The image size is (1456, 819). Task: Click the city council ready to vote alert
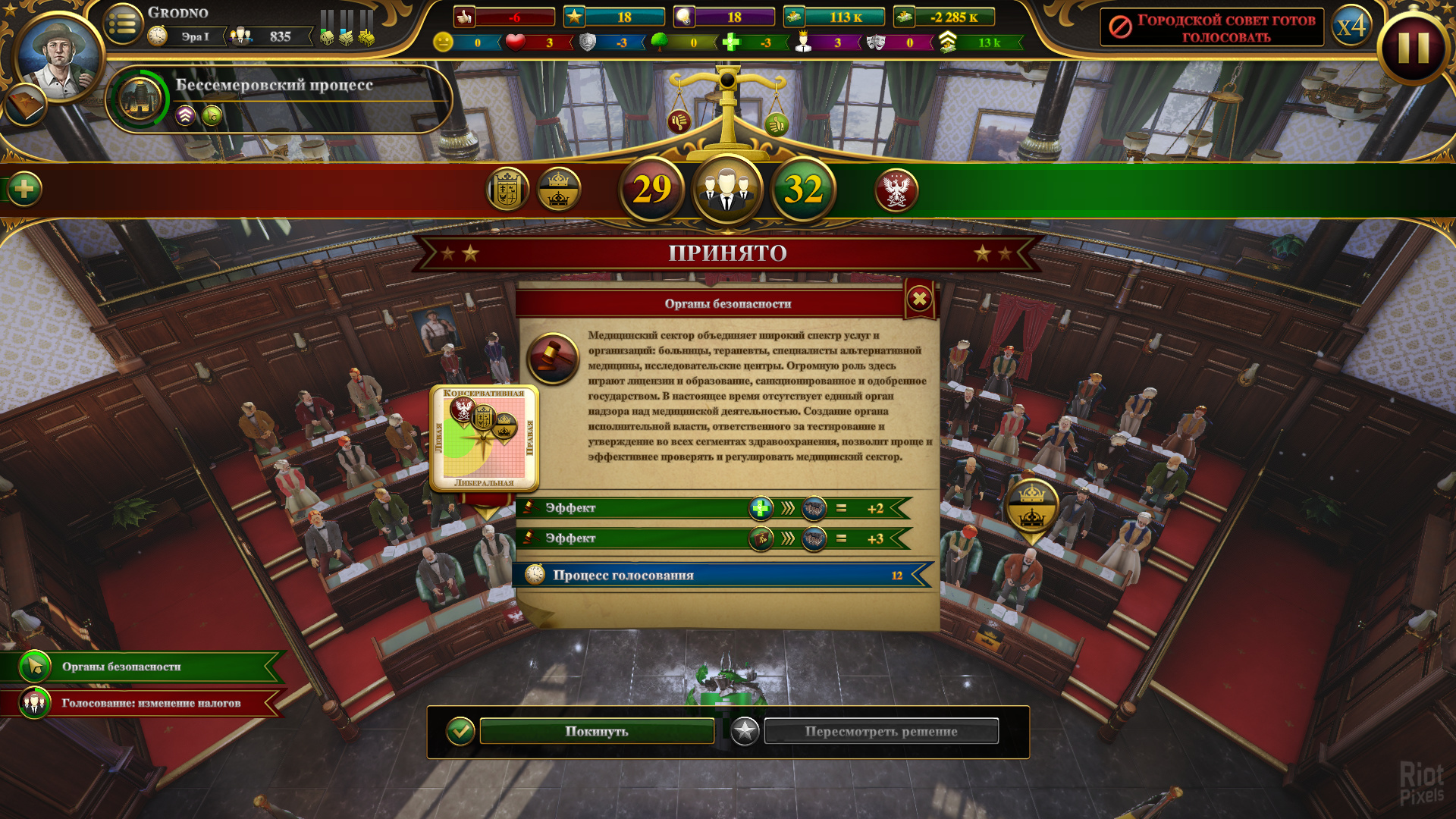tap(1212, 28)
